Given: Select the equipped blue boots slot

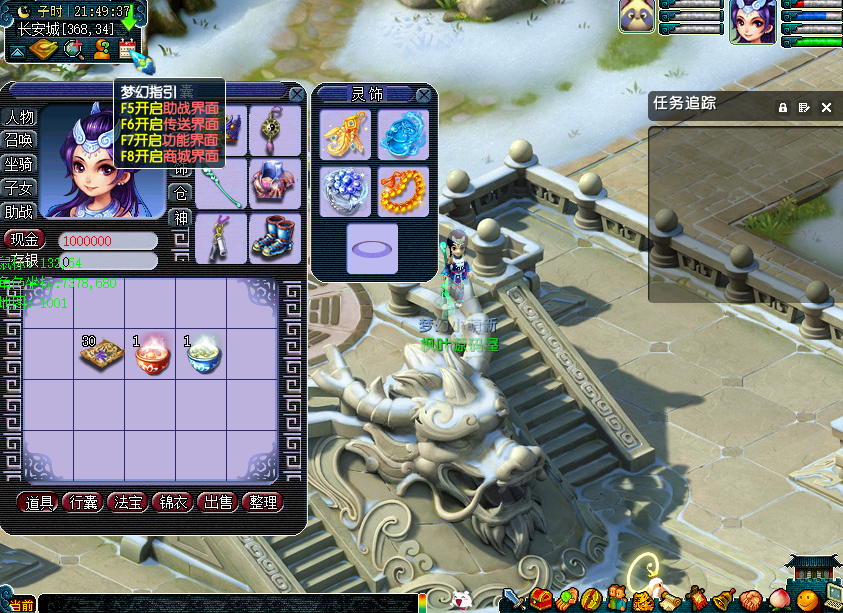Looking at the screenshot, I should point(275,237).
